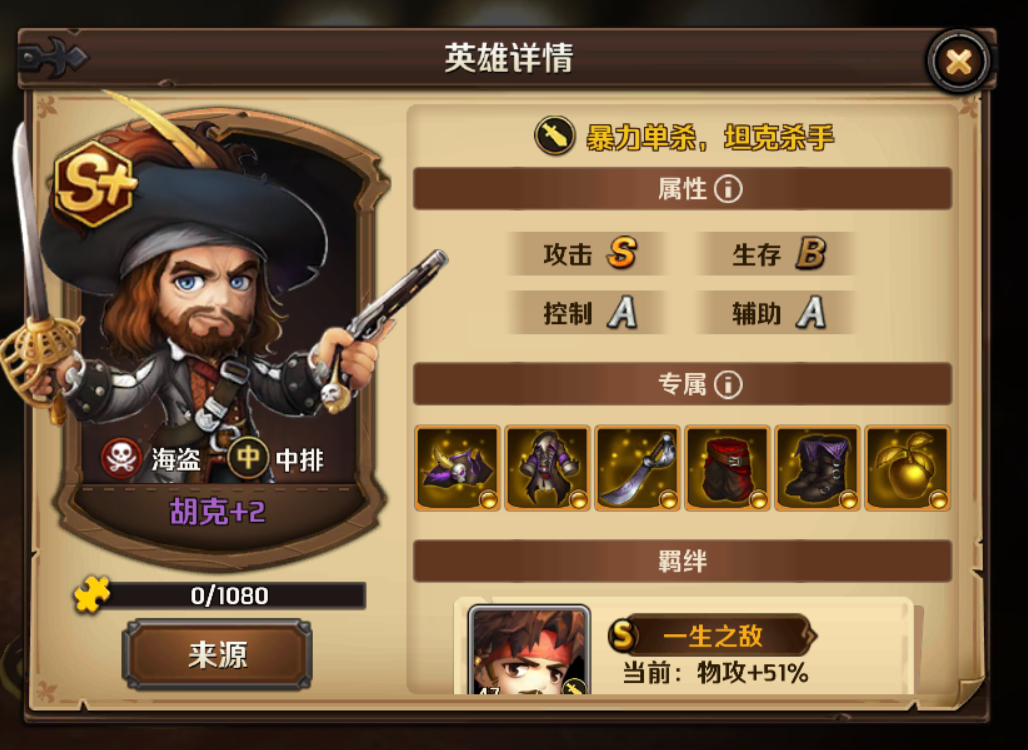Tap the red-bandana bond hero portrait
Screen dimensions: 1028x750
click(x=529, y=651)
